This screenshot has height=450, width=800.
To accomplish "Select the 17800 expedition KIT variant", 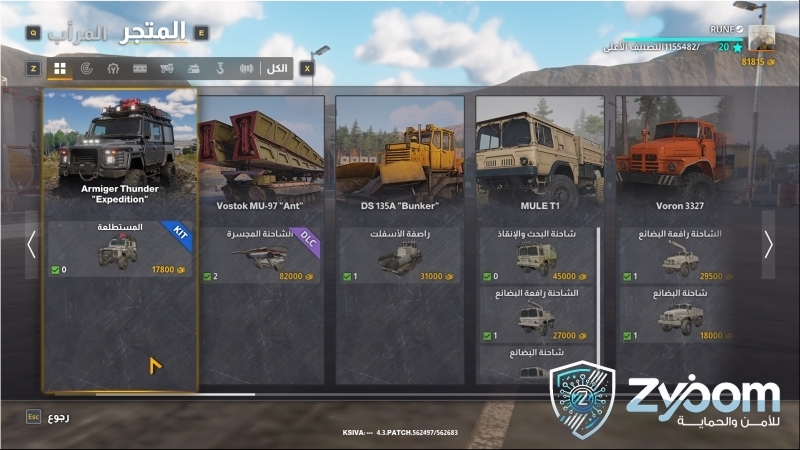I will pos(120,250).
